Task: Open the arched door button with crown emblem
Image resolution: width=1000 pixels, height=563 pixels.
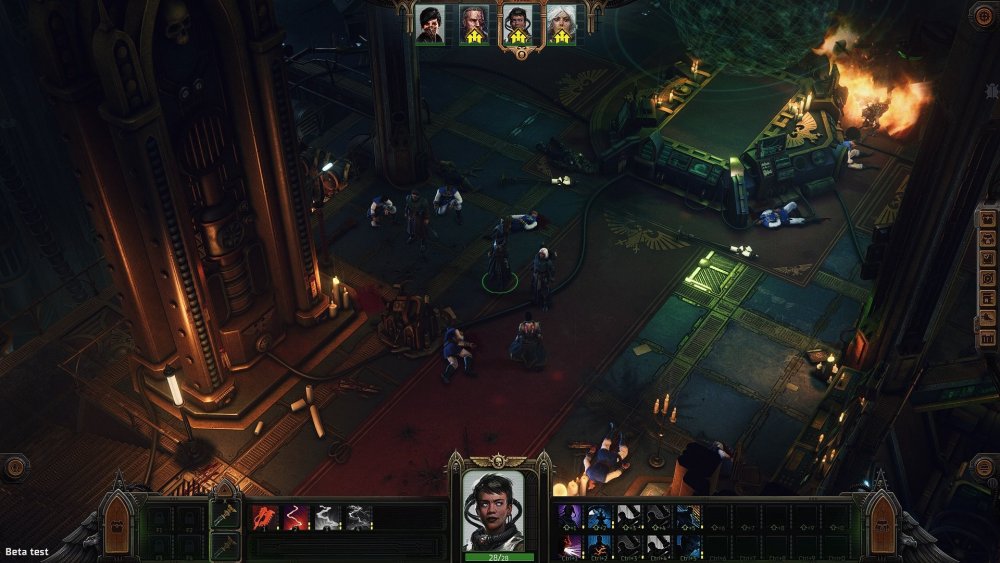Action: pos(115,524)
